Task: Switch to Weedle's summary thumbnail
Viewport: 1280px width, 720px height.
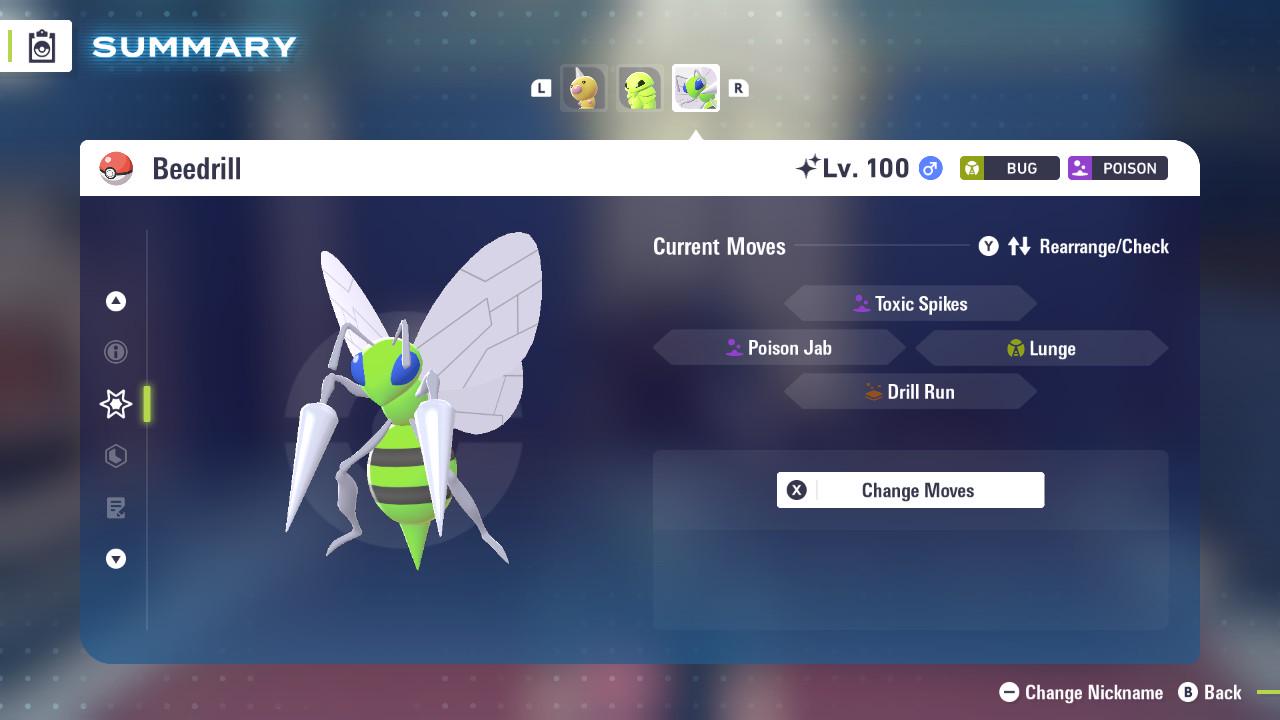Action: (584, 88)
